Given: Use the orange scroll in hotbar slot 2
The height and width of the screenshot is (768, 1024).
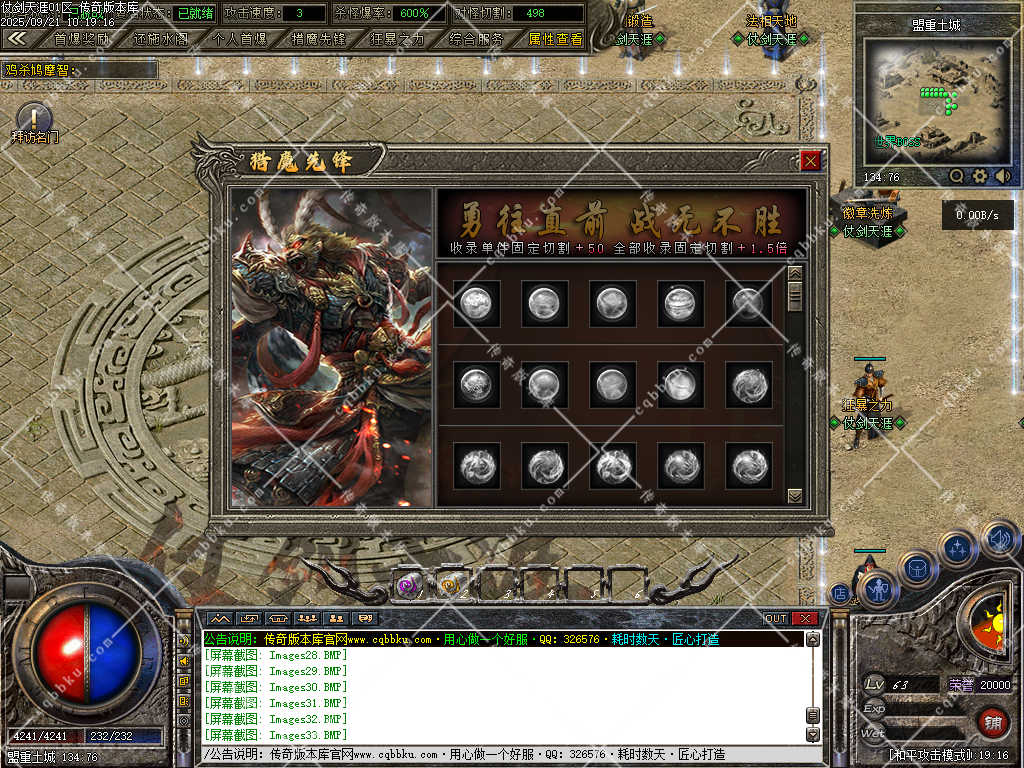Looking at the screenshot, I should coord(451,586).
